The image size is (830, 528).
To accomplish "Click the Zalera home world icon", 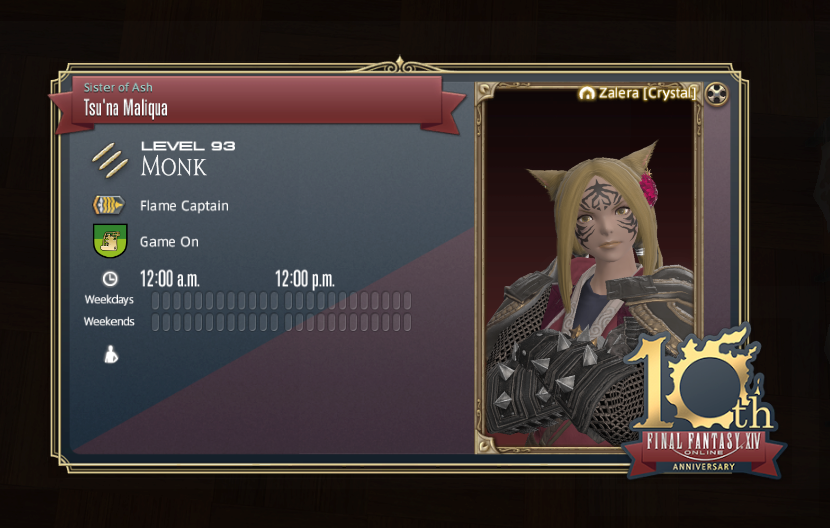I will (x=587, y=93).
